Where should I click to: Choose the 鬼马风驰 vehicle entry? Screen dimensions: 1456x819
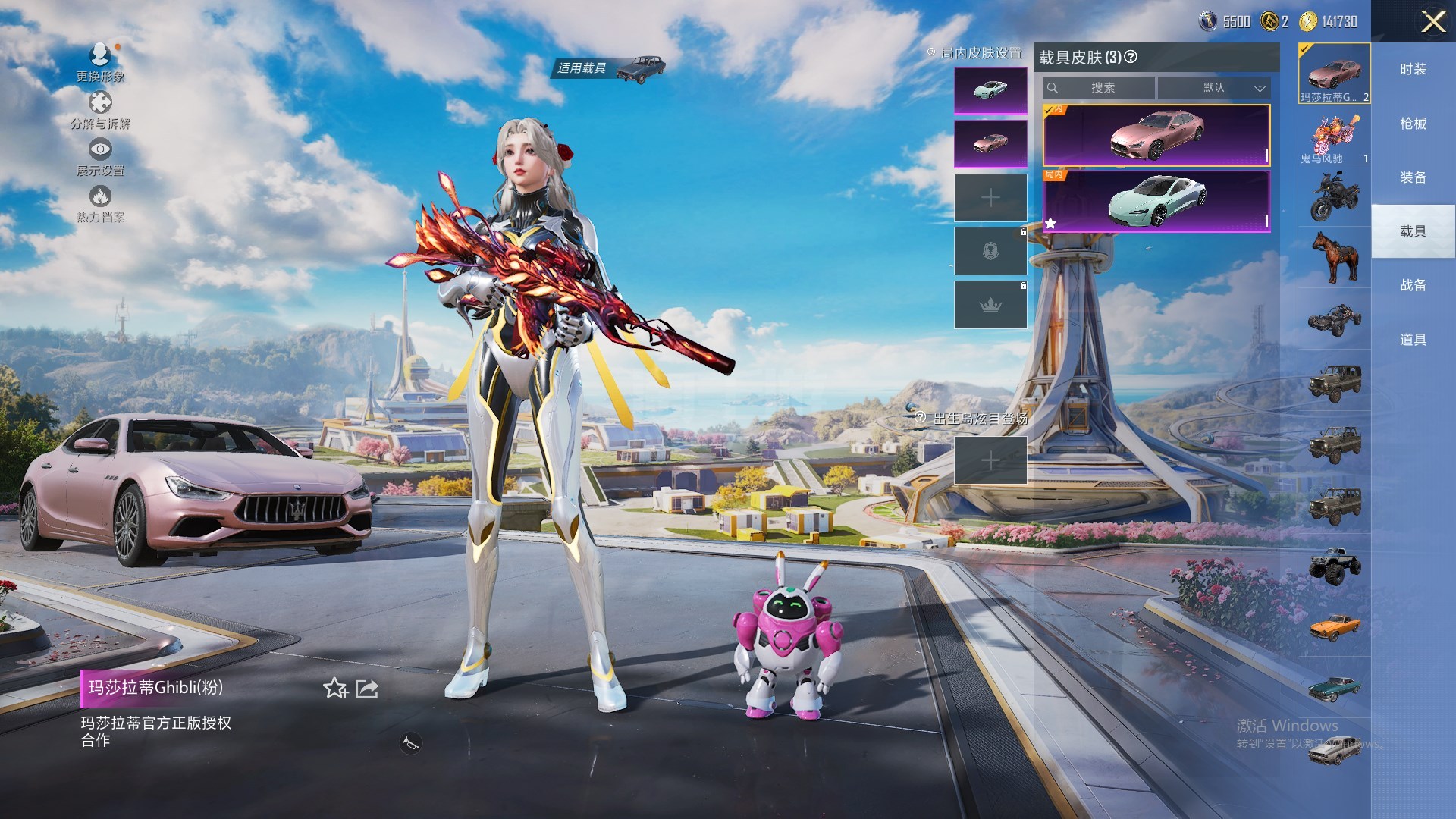pyautogui.click(x=1334, y=138)
